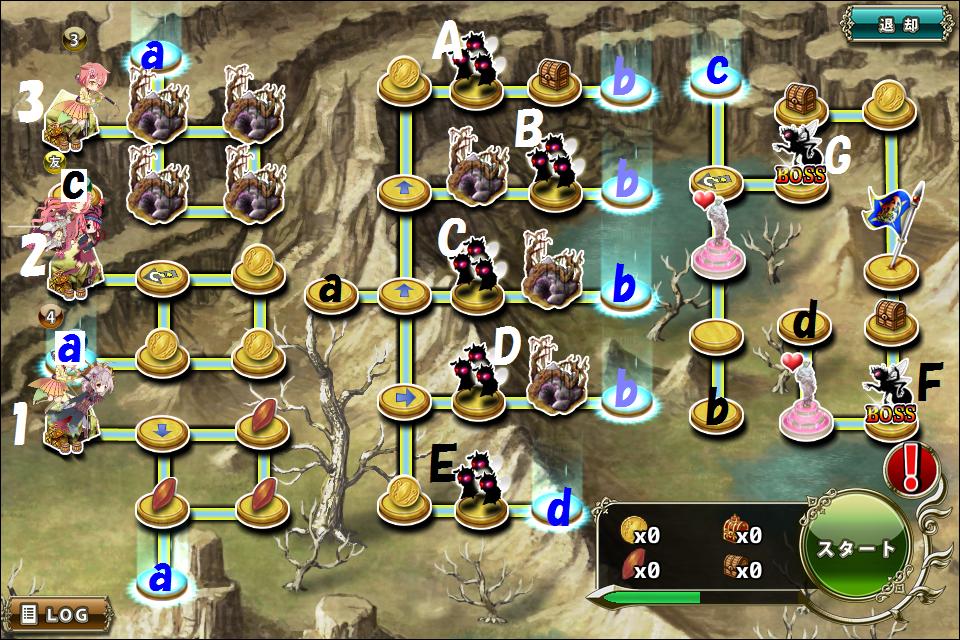The image size is (960, 640).
Task: Open the LOG panel
Action: click(x=57, y=613)
